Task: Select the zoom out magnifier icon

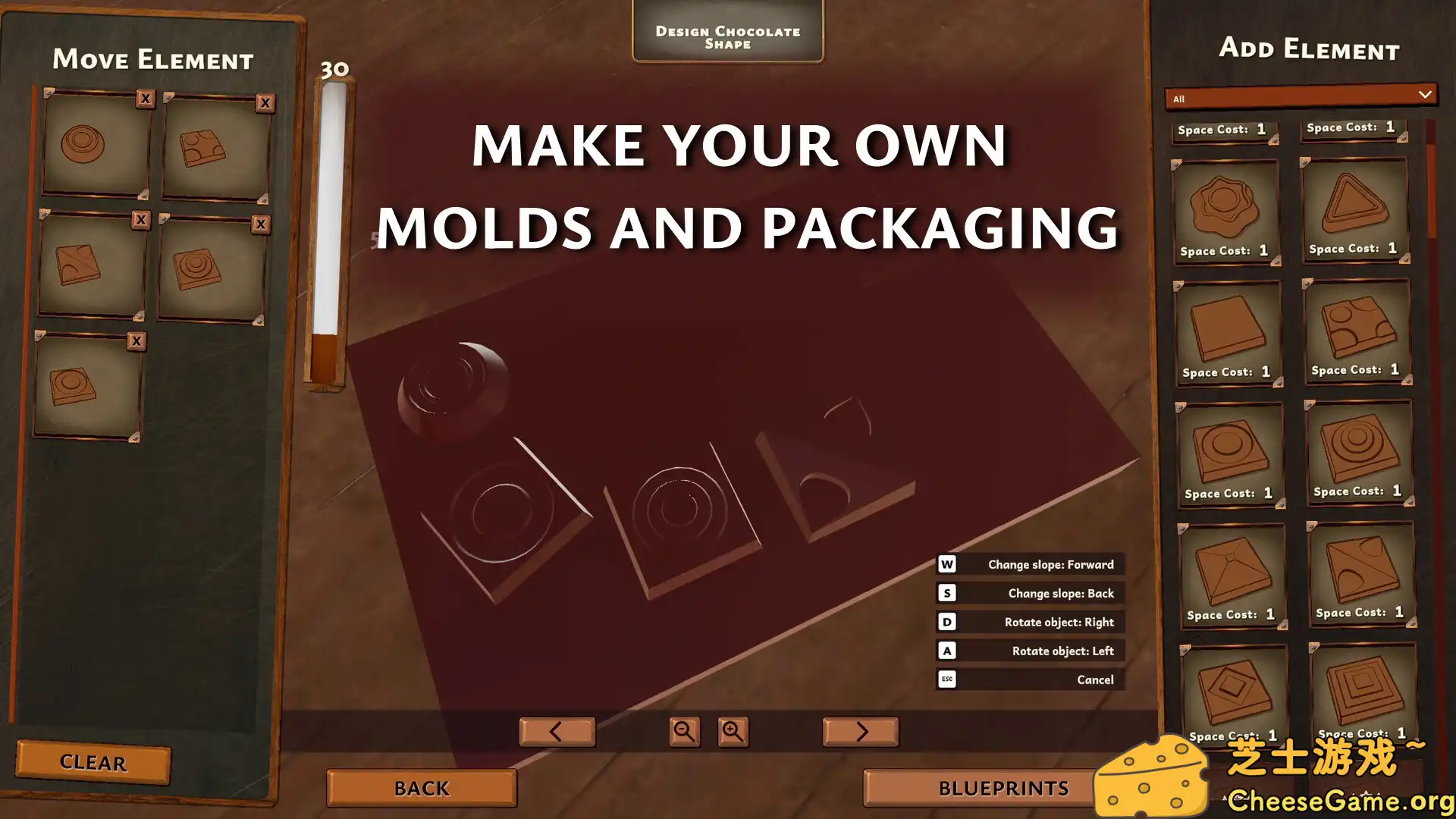Action: pos(683,732)
